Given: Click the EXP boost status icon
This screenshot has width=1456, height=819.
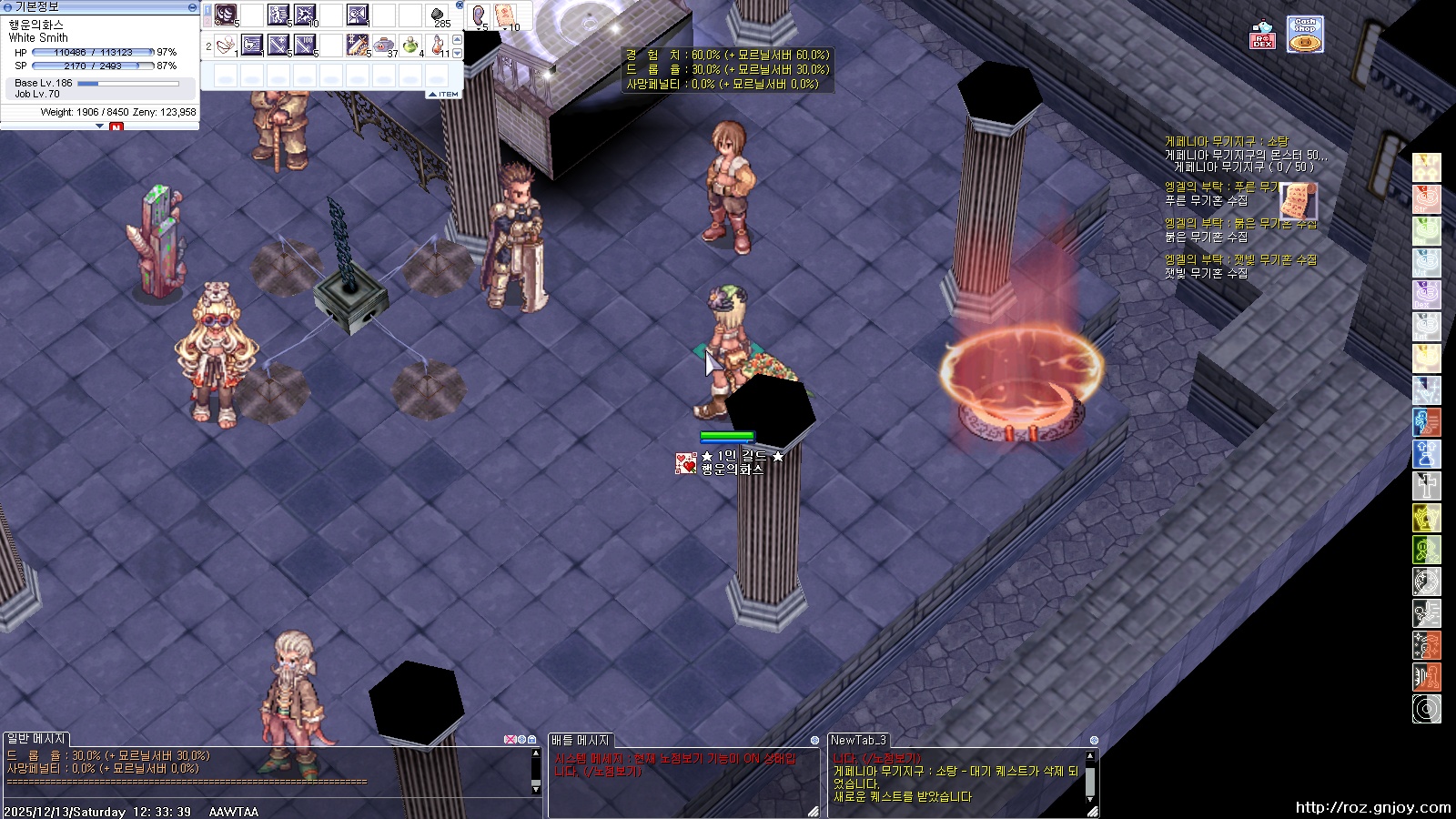Looking at the screenshot, I should click(x=1426, y=167).
